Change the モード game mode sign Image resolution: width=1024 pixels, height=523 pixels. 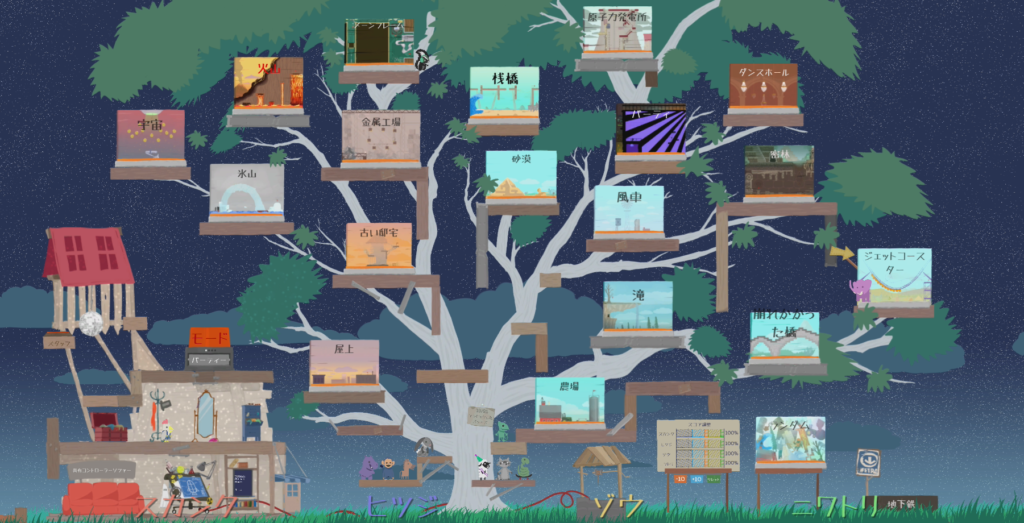coord(209,337)
